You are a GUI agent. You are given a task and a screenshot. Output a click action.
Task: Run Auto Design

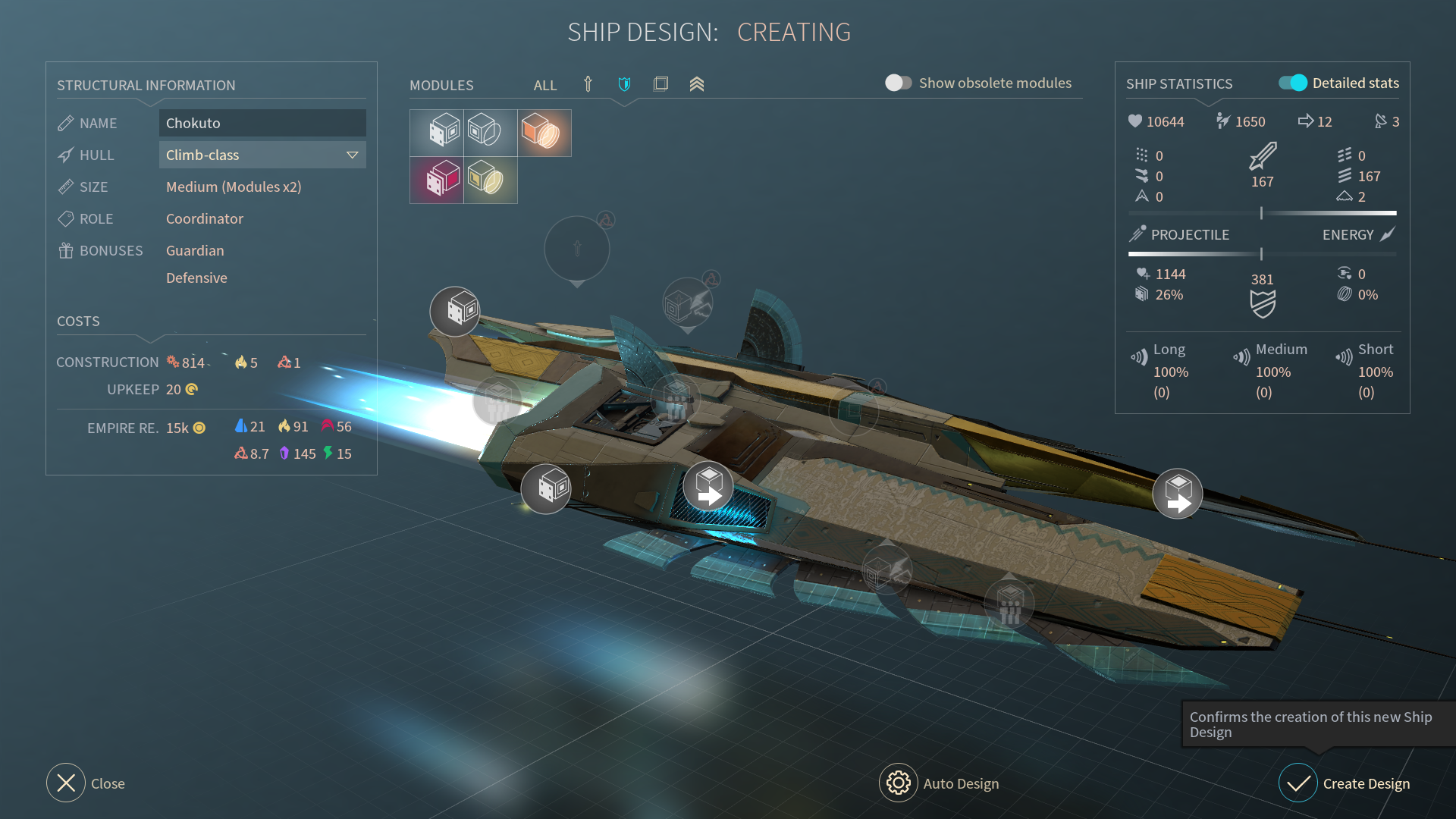[x=899, y=783]
